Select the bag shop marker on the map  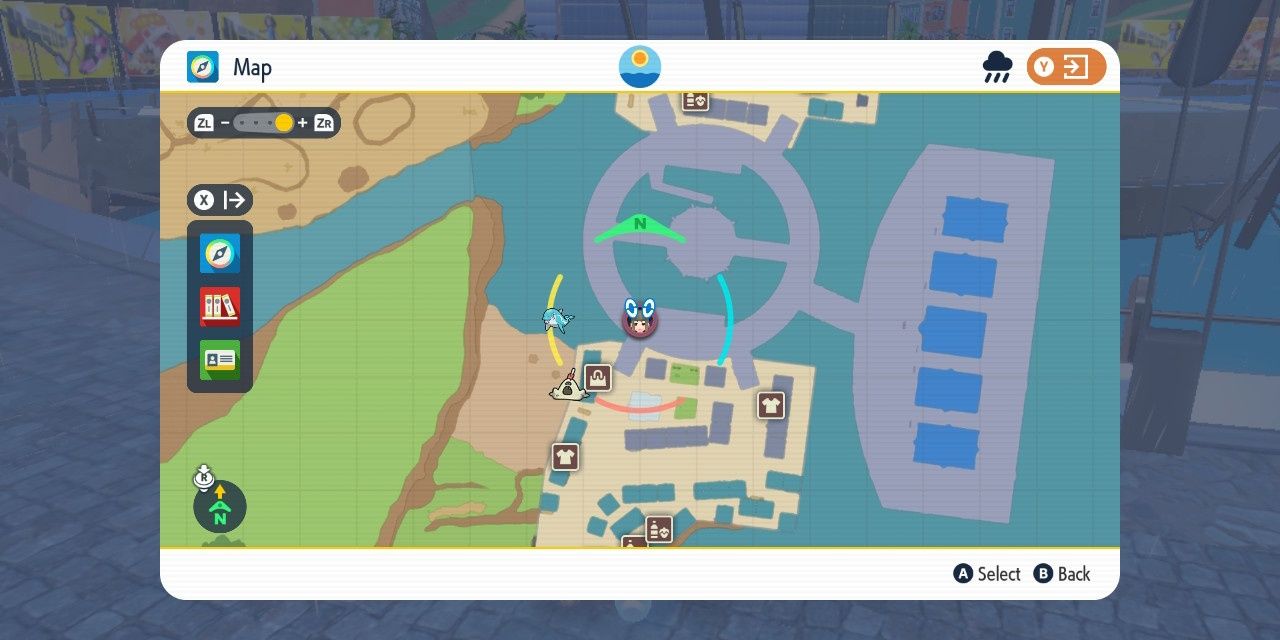click(x=598, y=378)
